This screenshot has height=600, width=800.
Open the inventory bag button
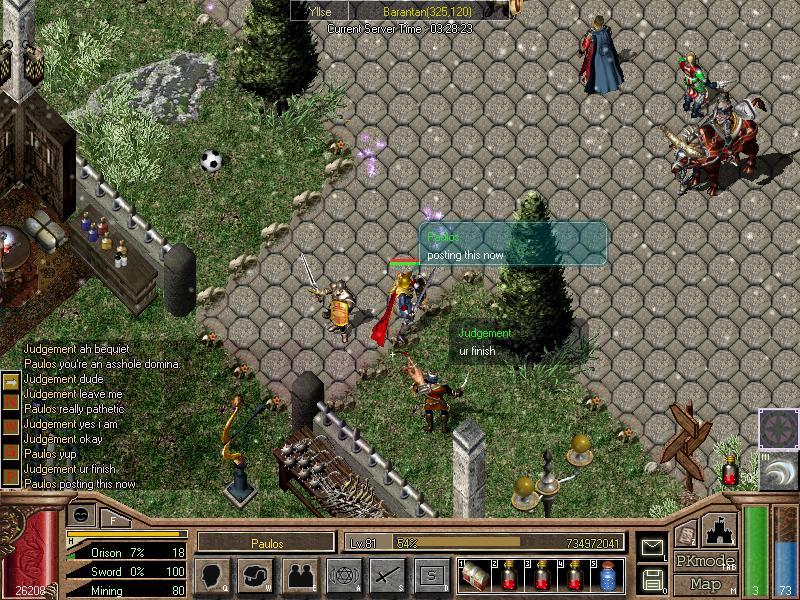255,575
